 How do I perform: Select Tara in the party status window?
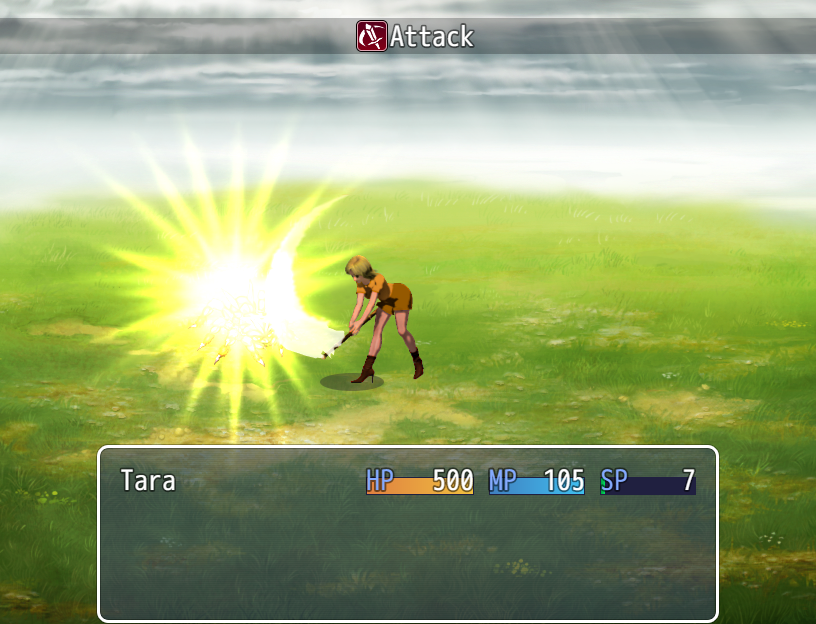[x=148, y=481]
